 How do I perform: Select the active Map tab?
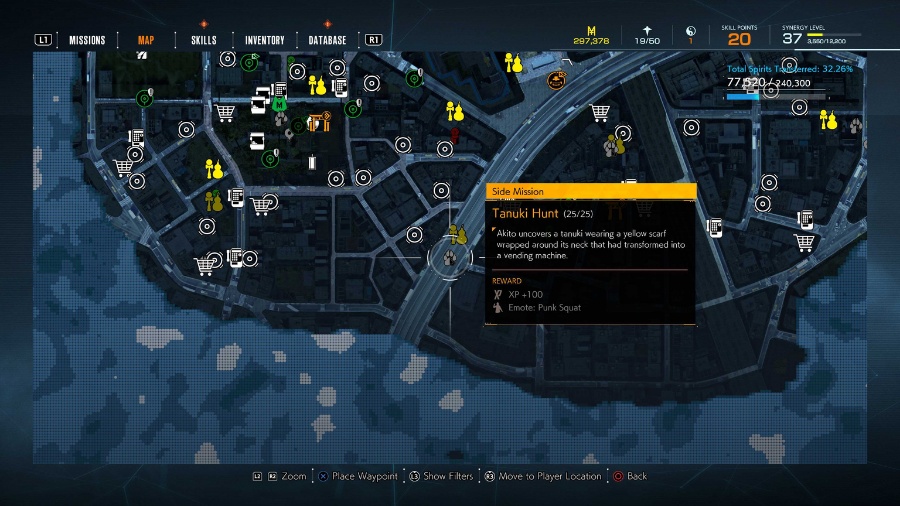click(x=145, y=40)
